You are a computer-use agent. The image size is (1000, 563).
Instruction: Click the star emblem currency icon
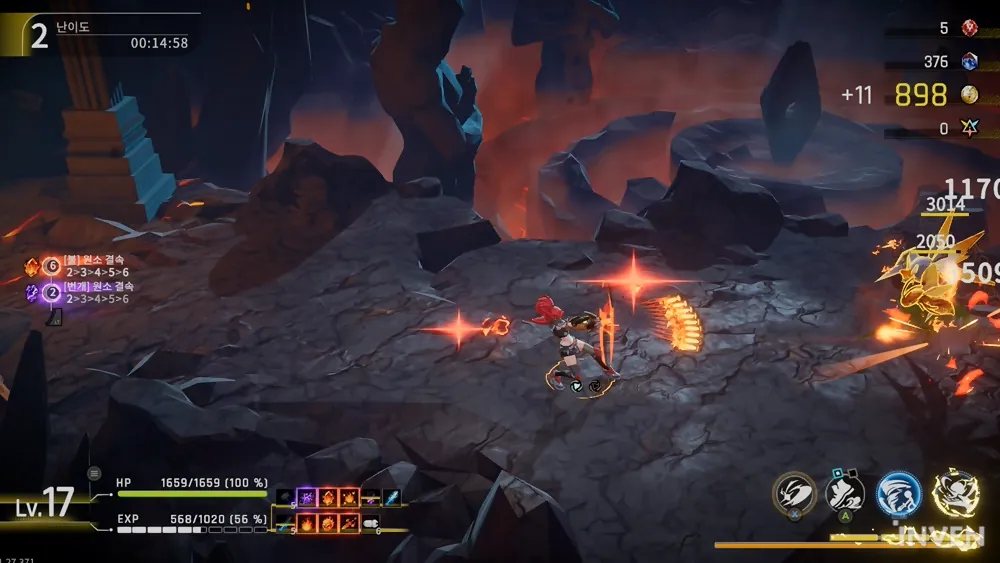click(969, 129)
